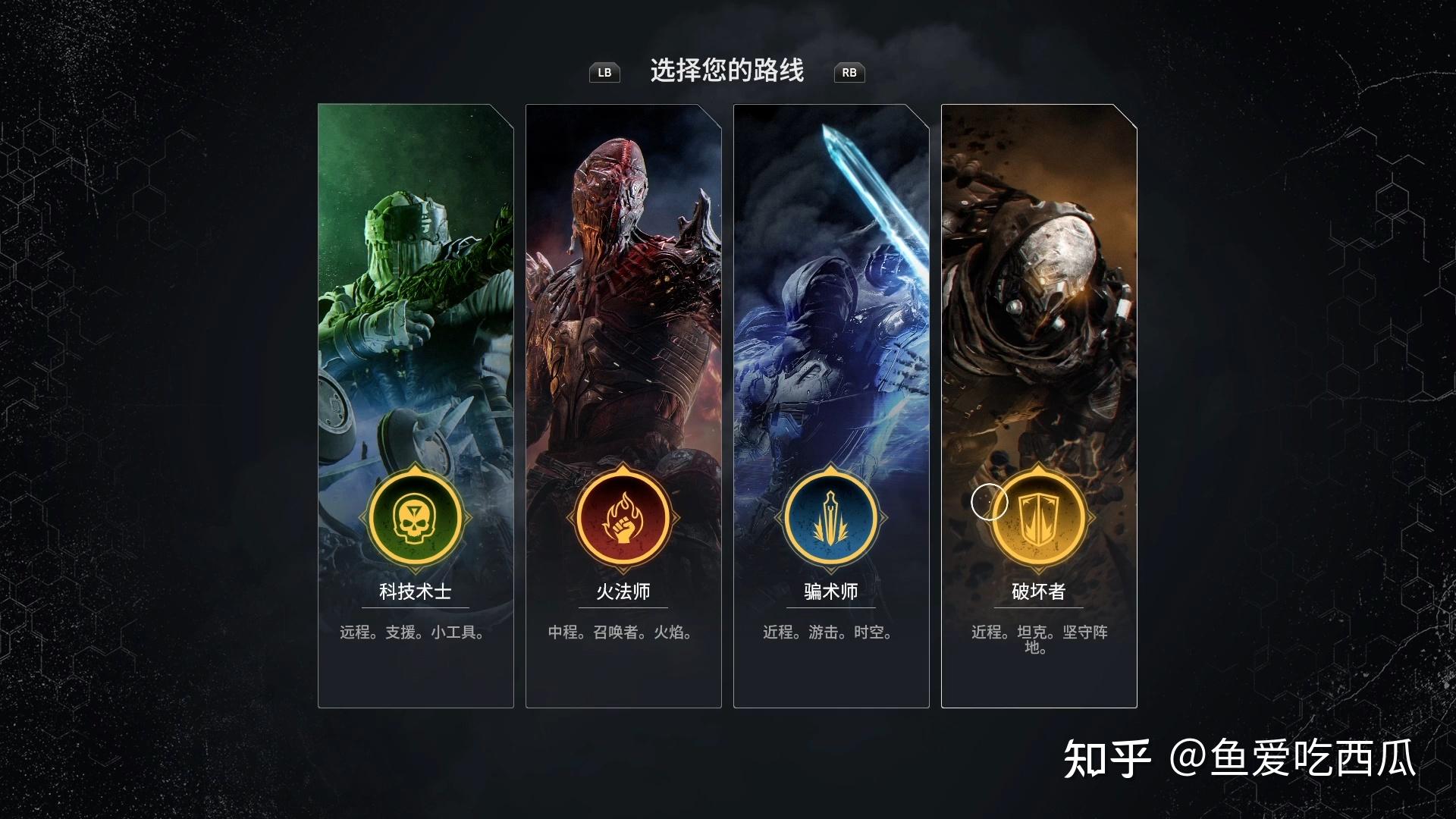The height and width of the screenshot is (819, 1456).
Task: Click the 火法师 class name label
Action: (x=623, y=592)
